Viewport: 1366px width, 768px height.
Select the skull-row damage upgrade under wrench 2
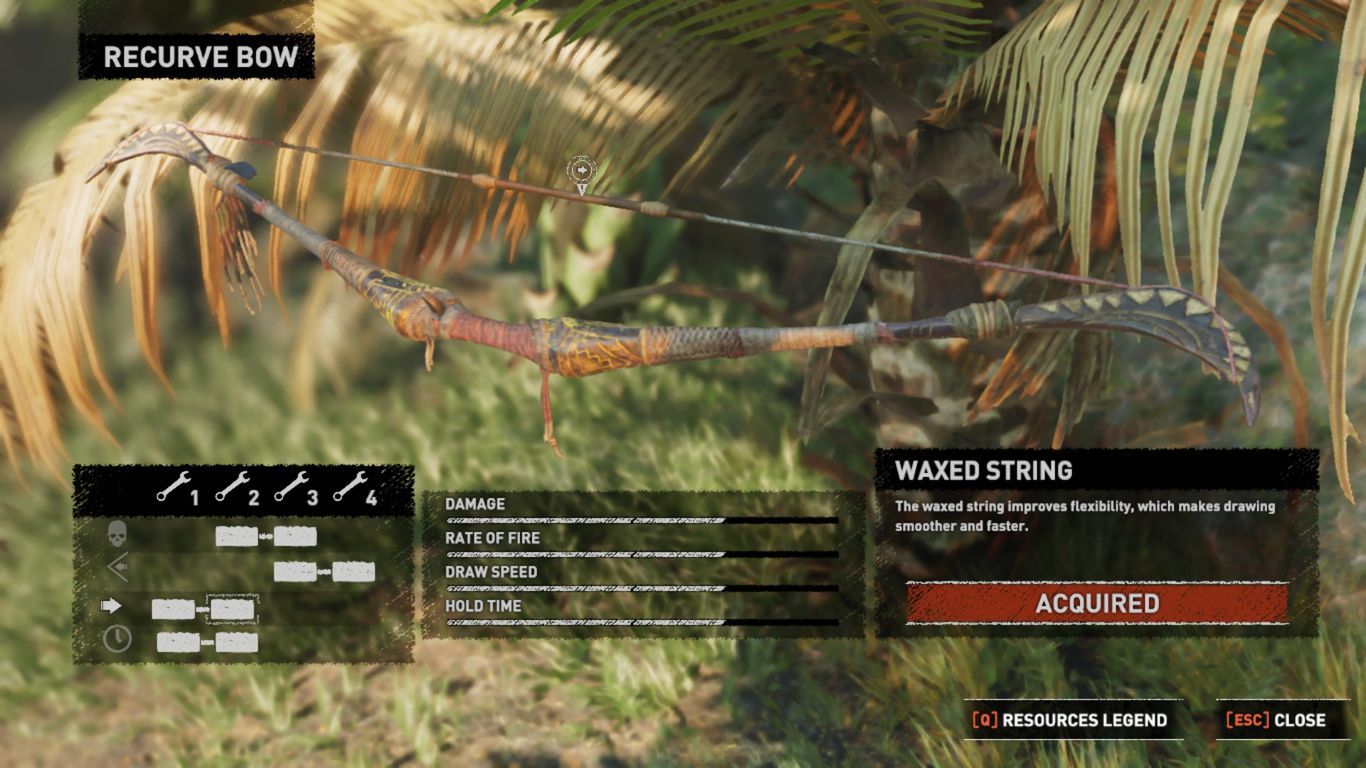tap(236, 537)
